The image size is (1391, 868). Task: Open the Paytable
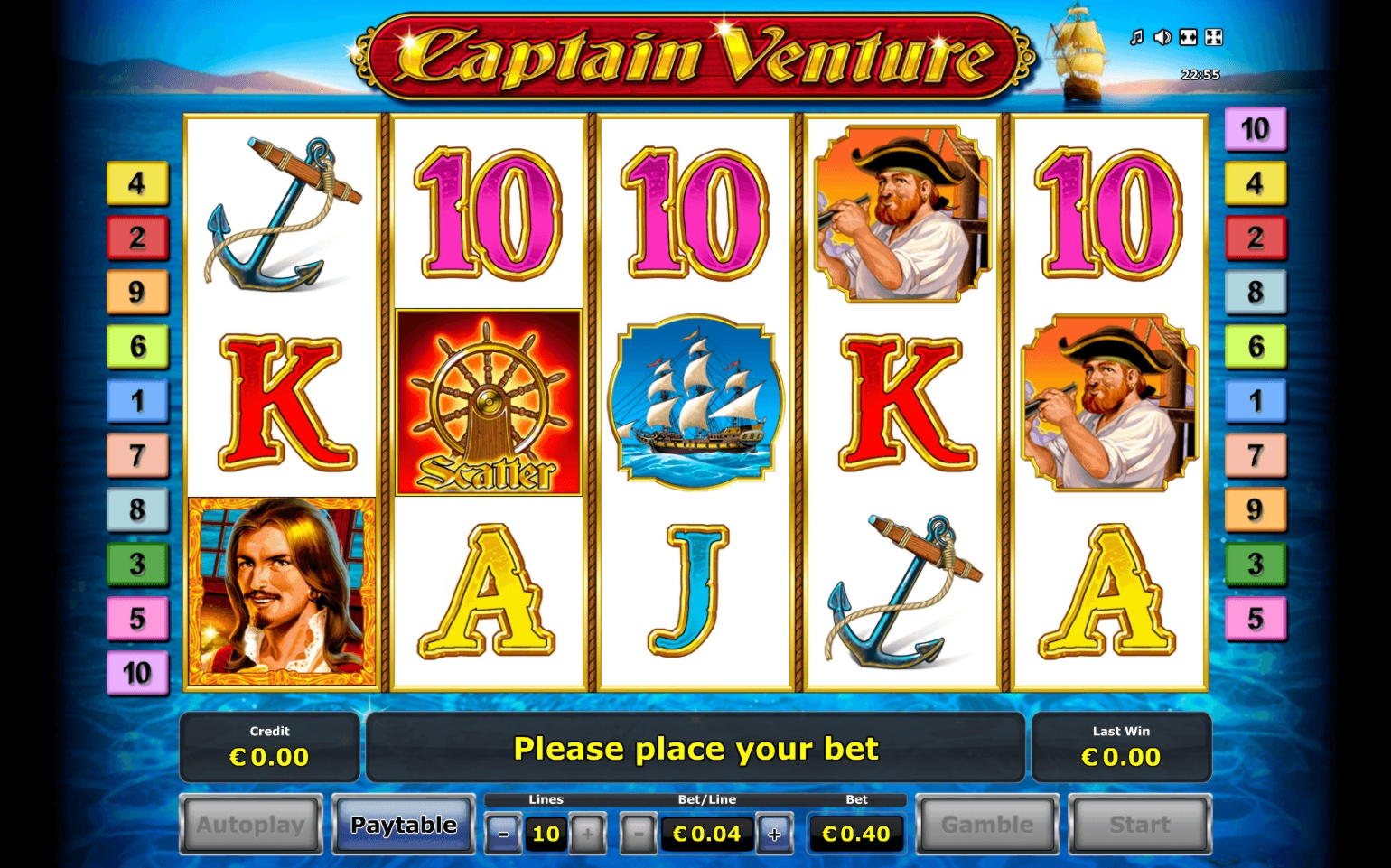(403, 824)
